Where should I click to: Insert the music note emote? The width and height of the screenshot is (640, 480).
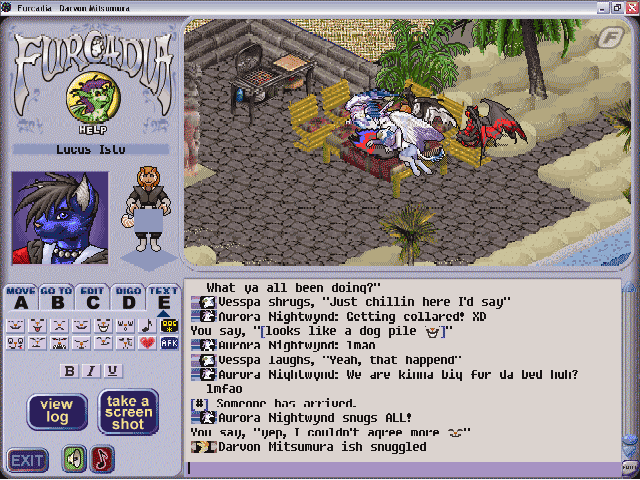pyautogui.click(x=148, y=325)
